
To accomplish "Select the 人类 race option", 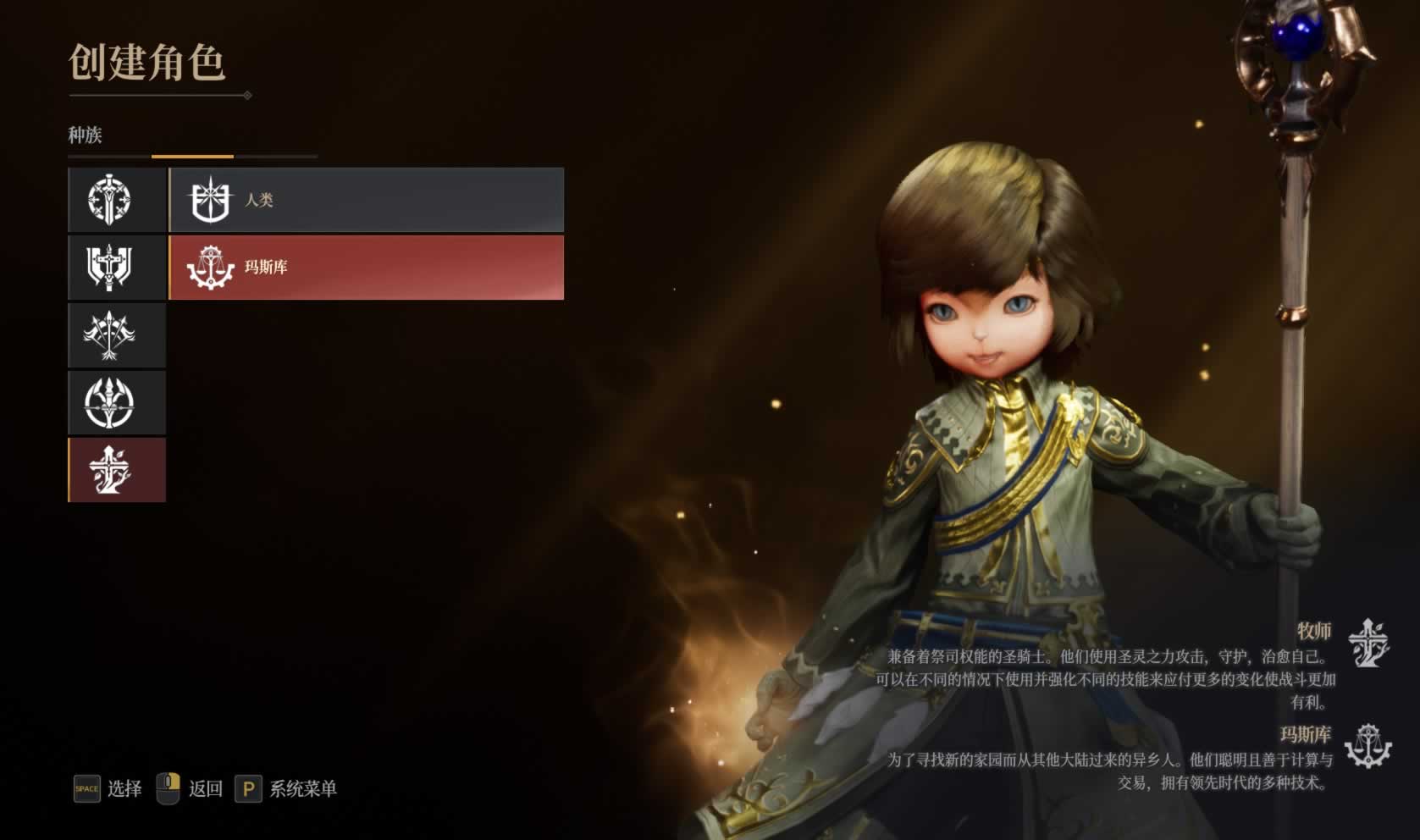I will [x=366, y=200].
